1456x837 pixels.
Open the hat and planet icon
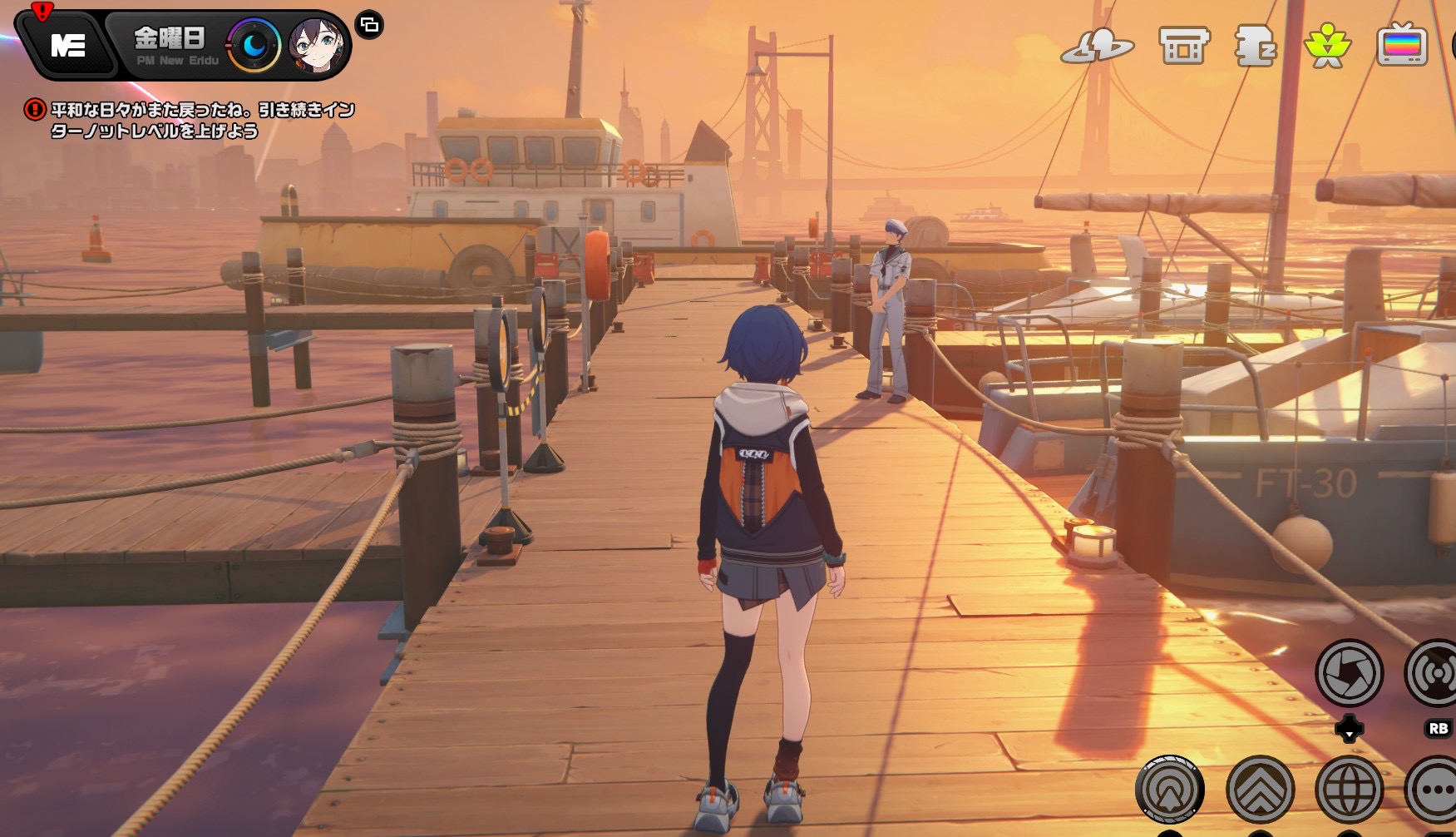pyautogui.click(x=1097, y=46)
